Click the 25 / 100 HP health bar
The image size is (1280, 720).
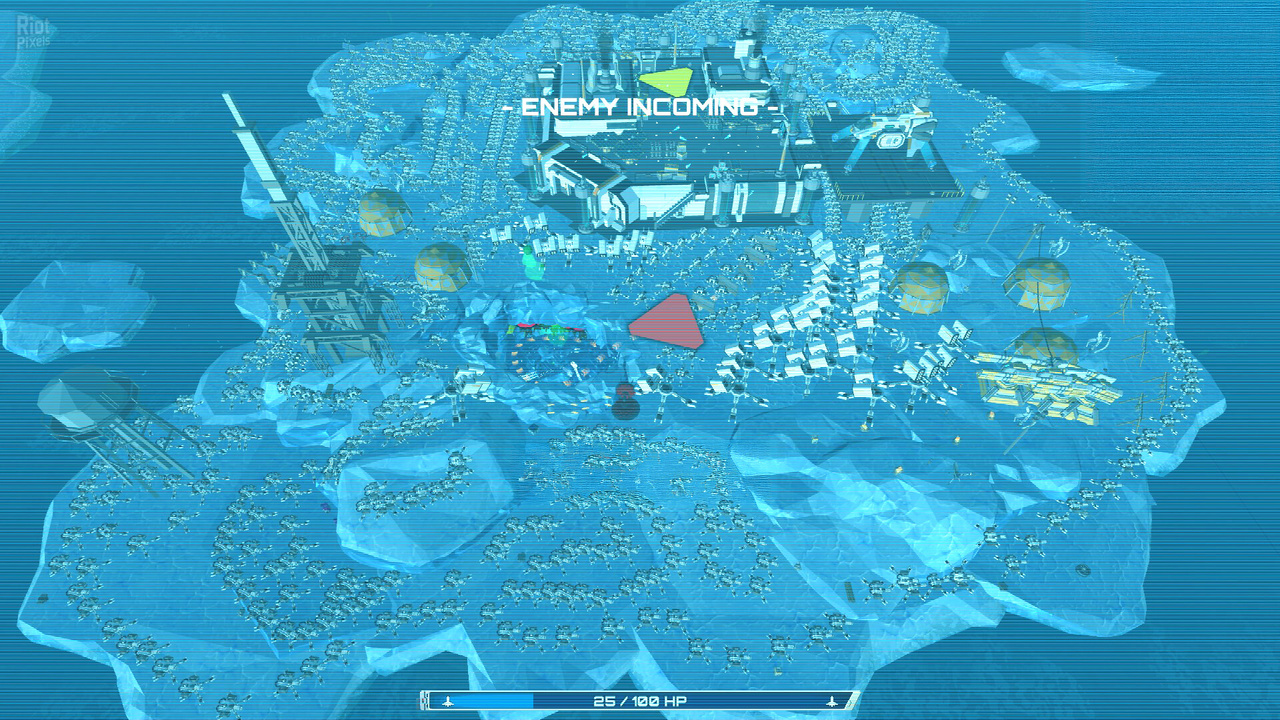[640, 702]
